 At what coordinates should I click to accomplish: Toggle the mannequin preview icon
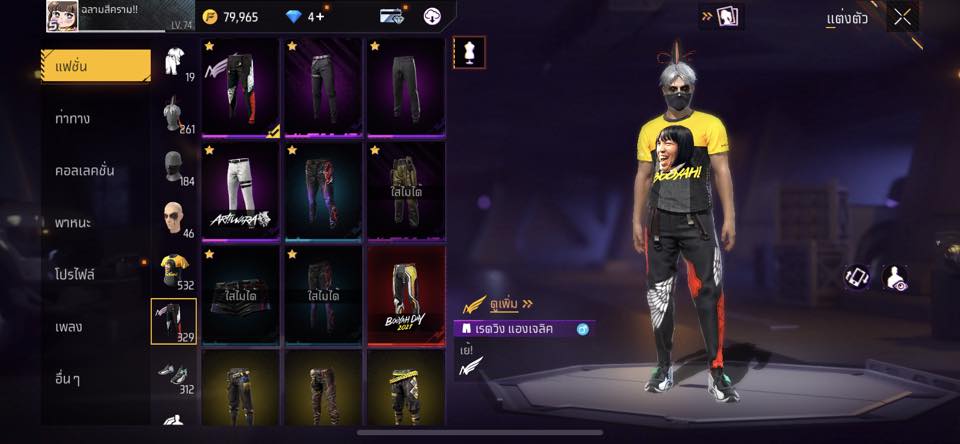coord(468,52)
